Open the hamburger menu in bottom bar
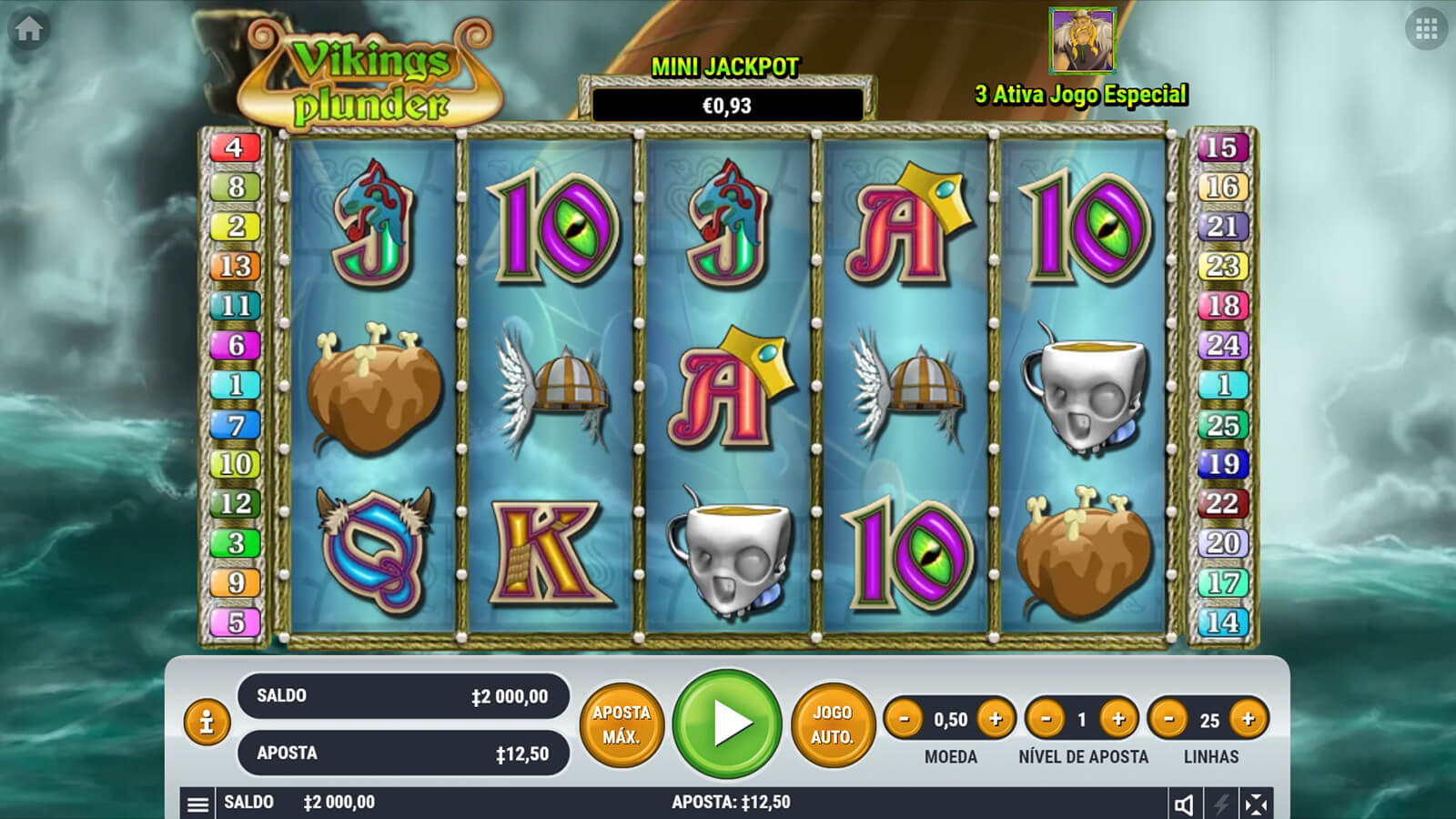Screen dimensions: 1456x819 point(197,804)
